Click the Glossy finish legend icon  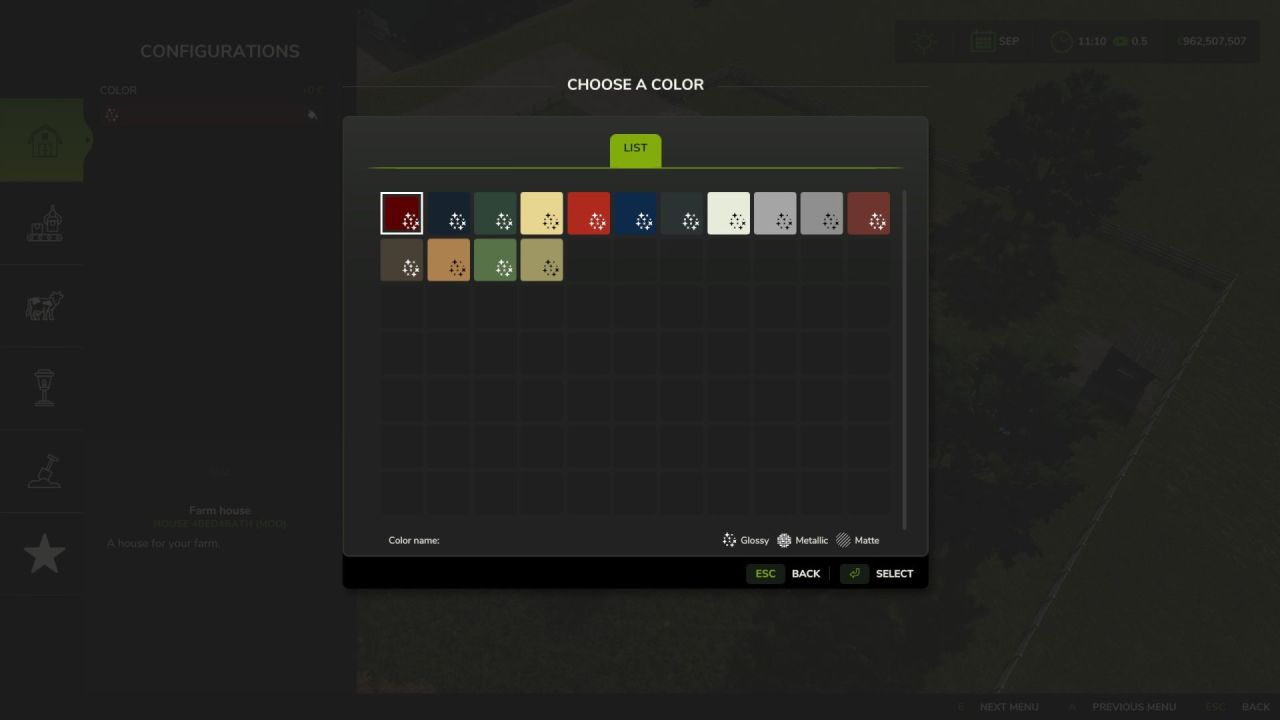729,540
